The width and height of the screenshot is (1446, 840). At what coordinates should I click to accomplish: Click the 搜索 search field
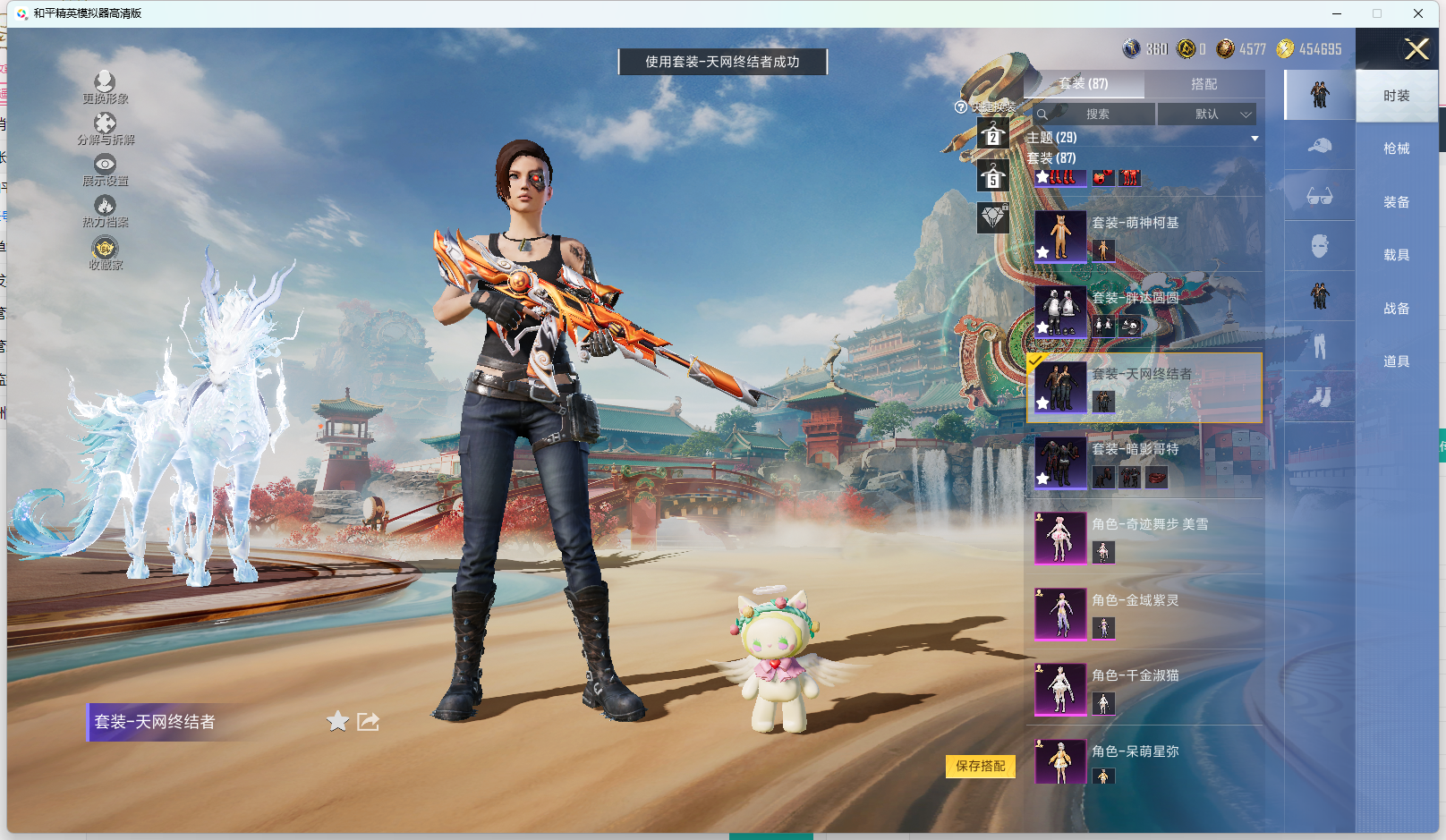[x=1097, y=115]
